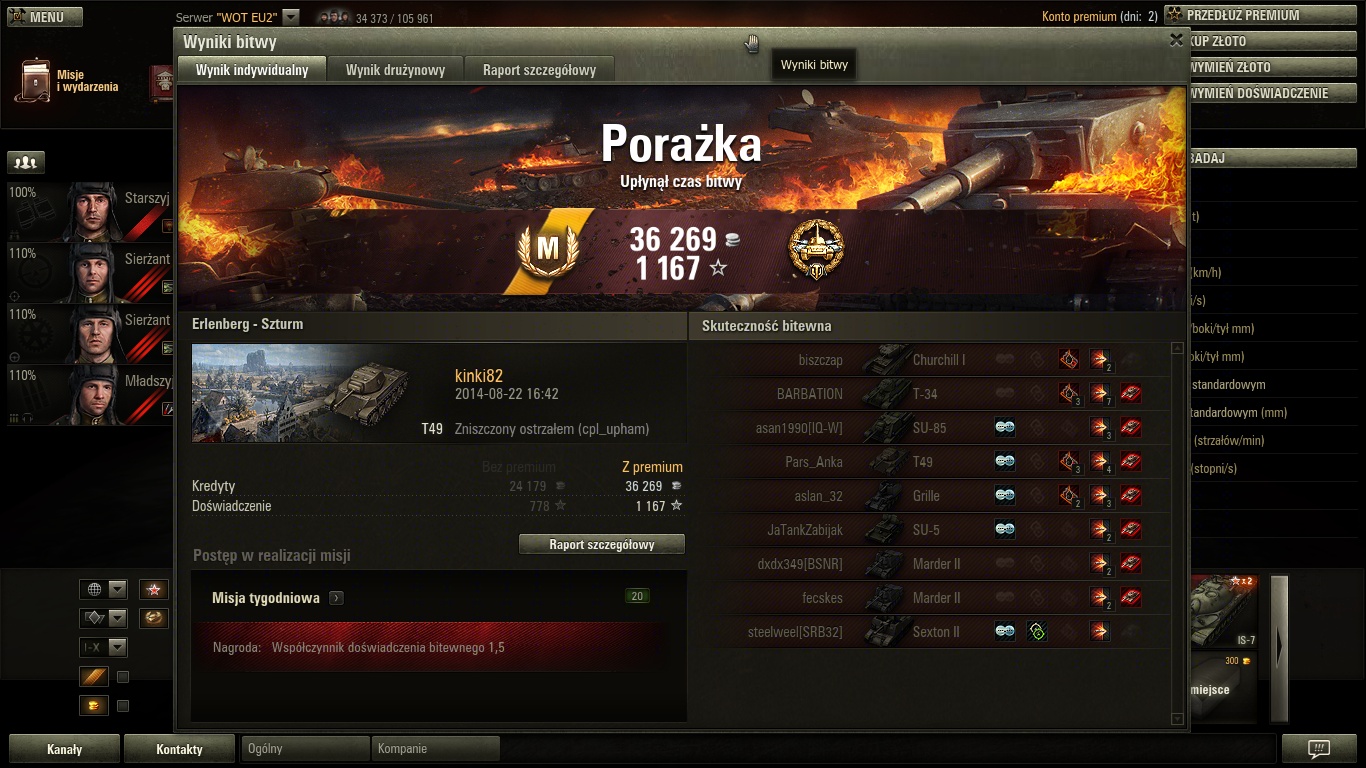1366x768 pixels.
Task: Click the Mastery badge M icon
Action: [x=547, y=250]
